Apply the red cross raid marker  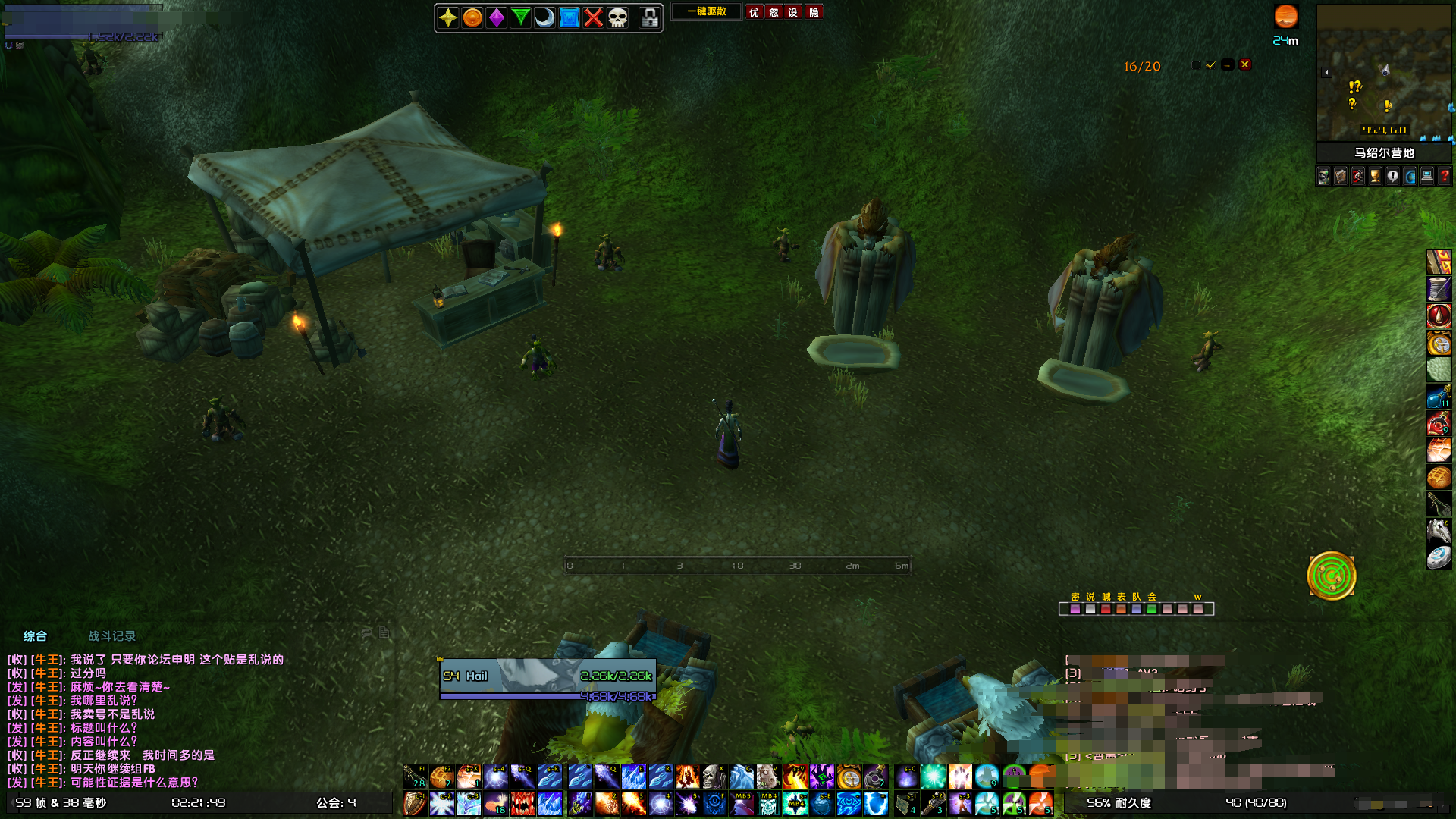tap(594, 18)
